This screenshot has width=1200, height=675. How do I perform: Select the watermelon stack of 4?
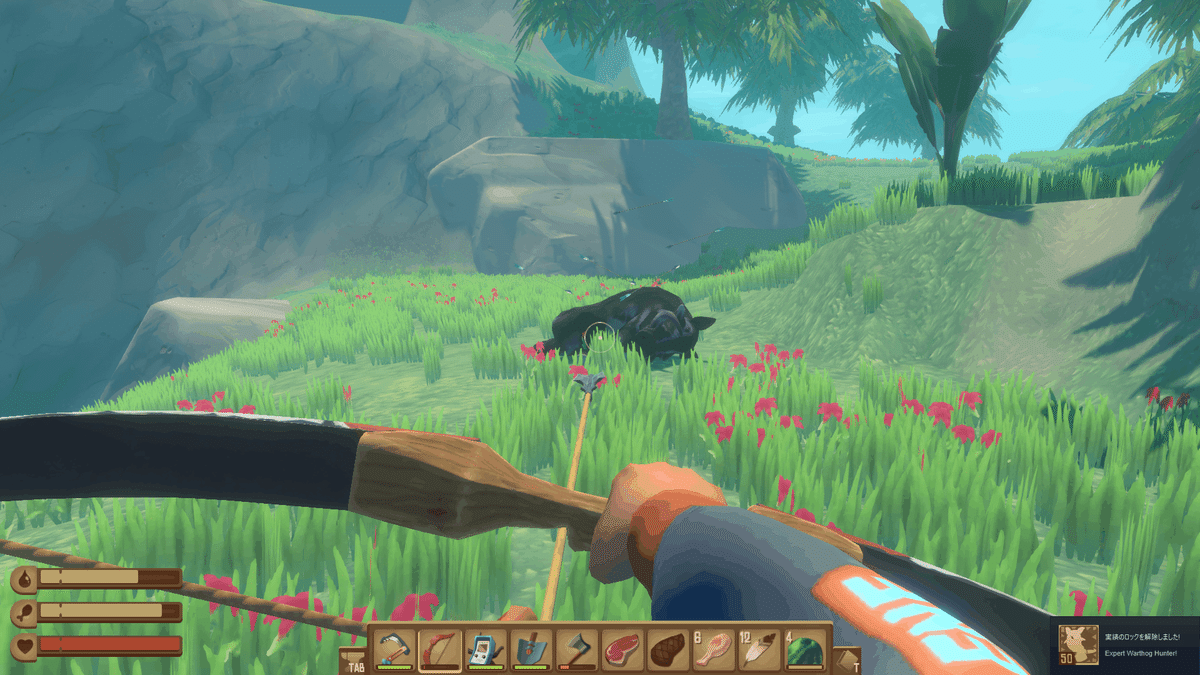coord(805,650)
